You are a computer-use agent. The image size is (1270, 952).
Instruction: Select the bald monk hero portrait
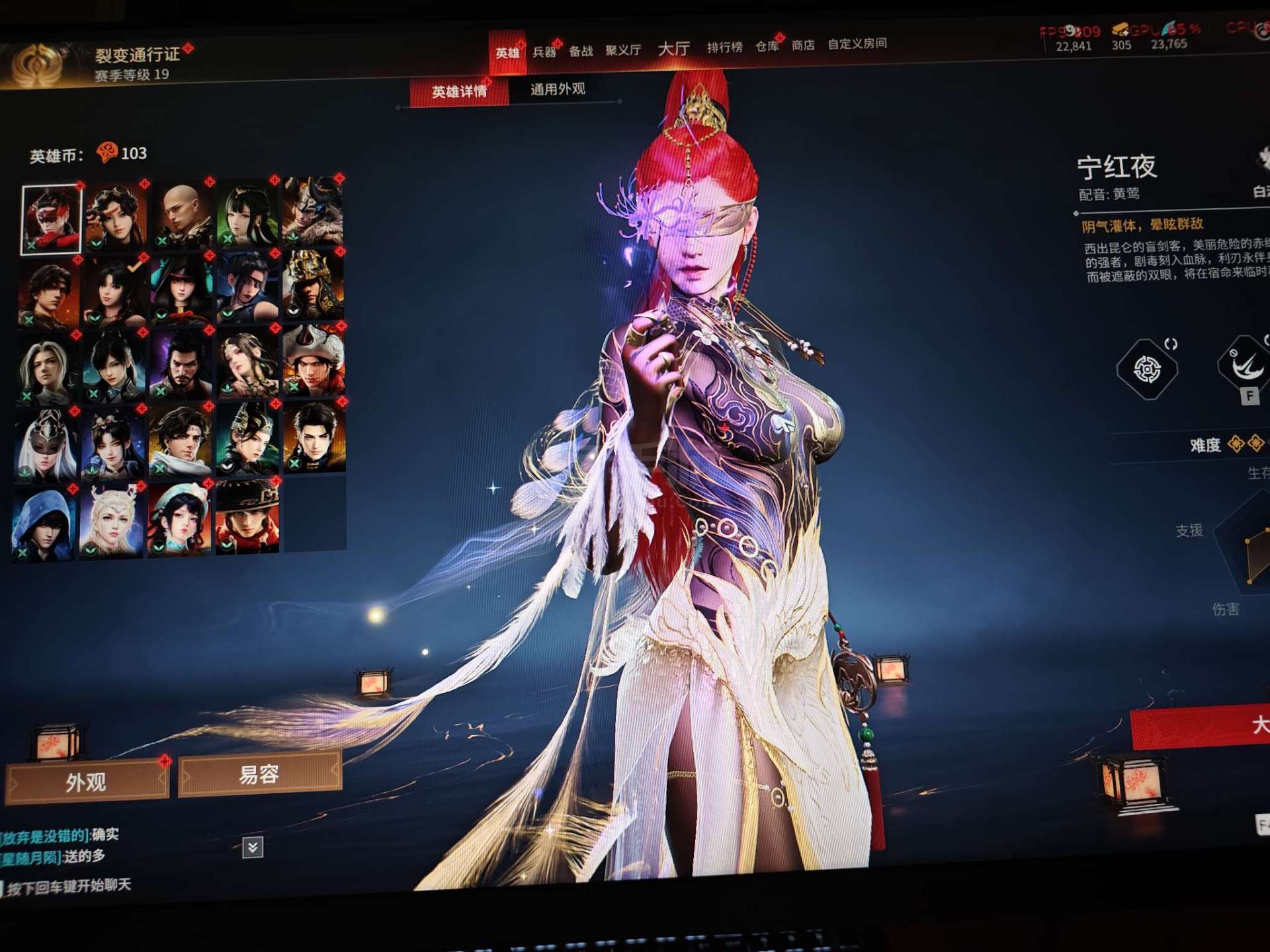click(181, 215)
